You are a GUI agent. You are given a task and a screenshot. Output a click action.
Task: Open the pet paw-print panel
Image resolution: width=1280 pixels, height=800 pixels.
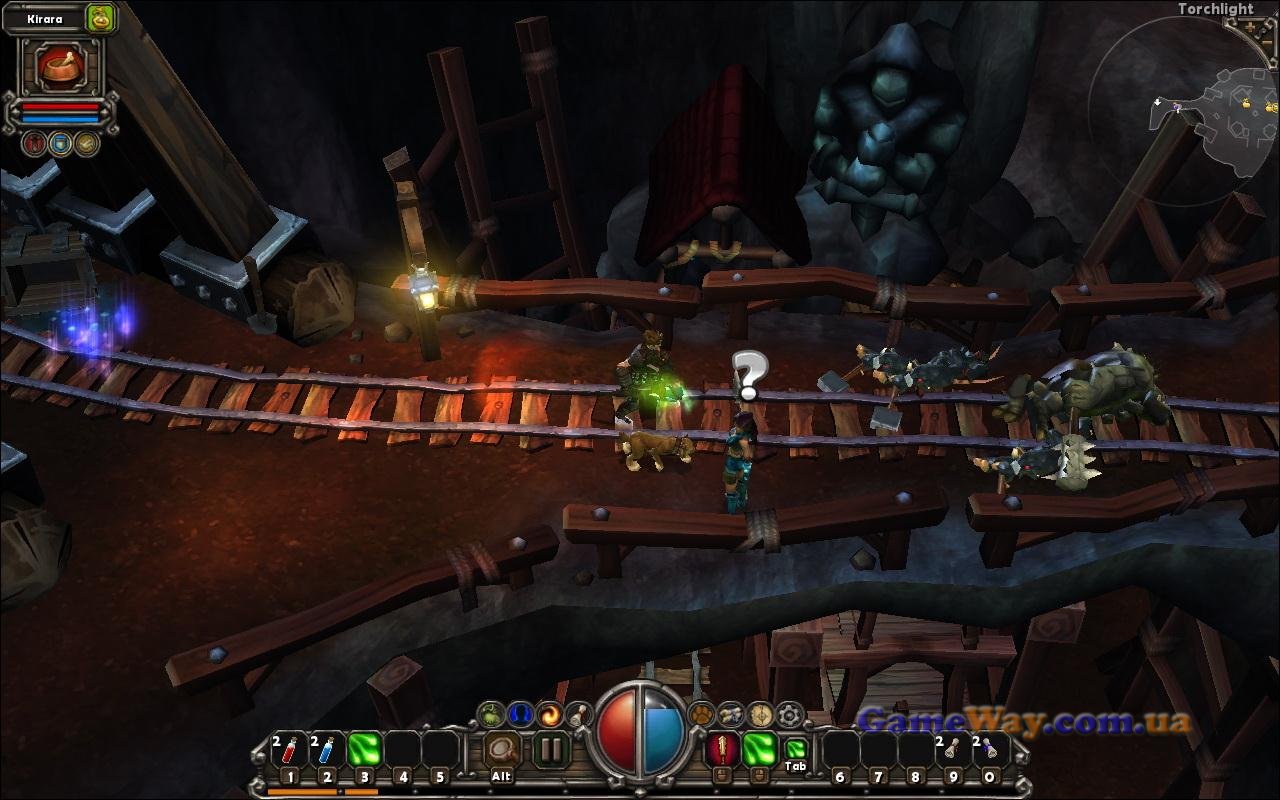[x=701, y=715]
